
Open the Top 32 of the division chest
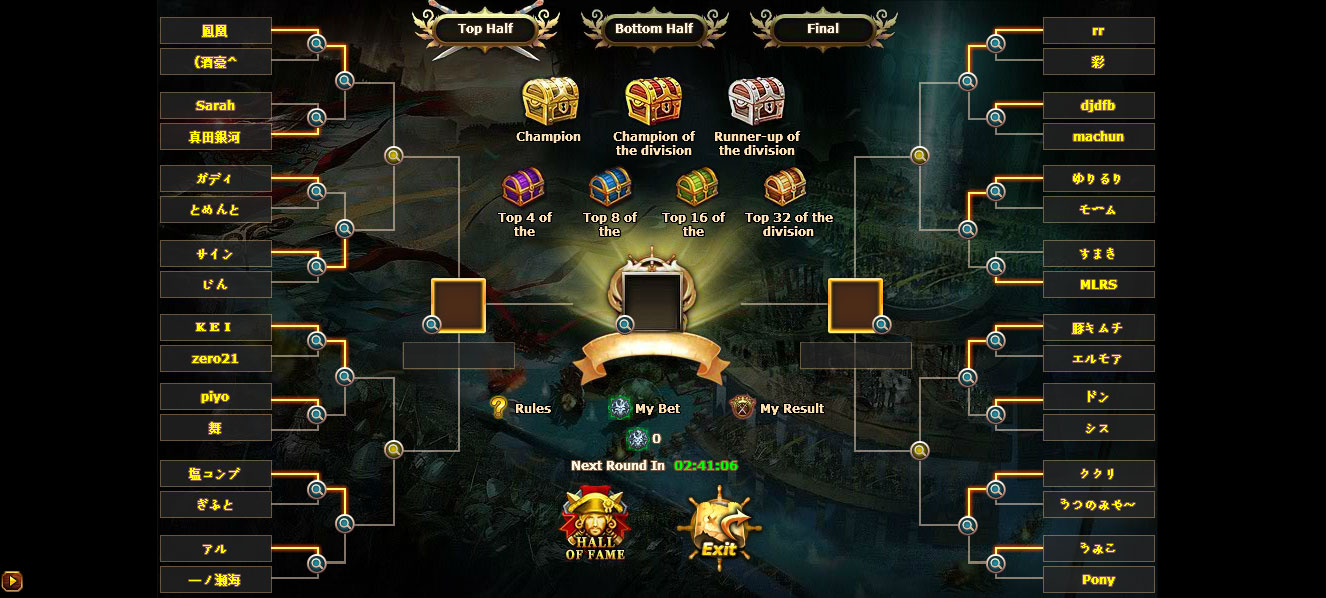click(785, 187)
